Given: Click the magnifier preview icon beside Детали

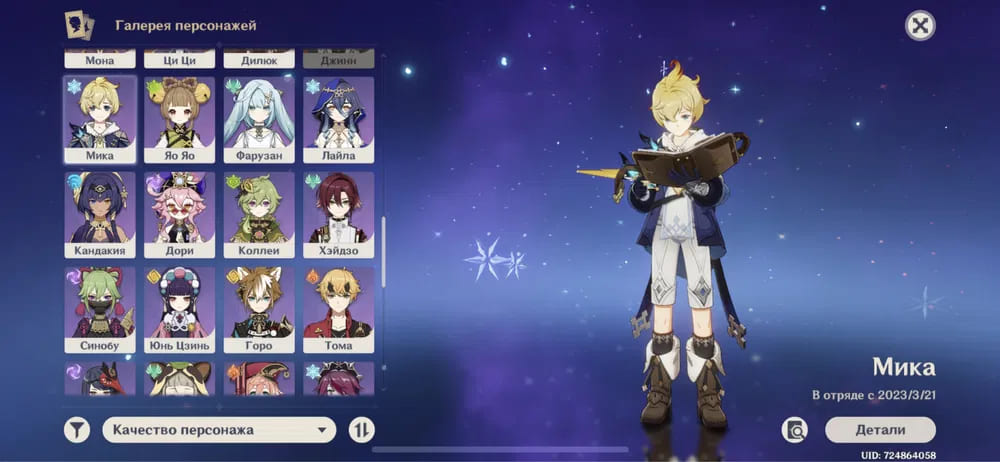Looking at the screenshot, I should (x=796, y=430).
